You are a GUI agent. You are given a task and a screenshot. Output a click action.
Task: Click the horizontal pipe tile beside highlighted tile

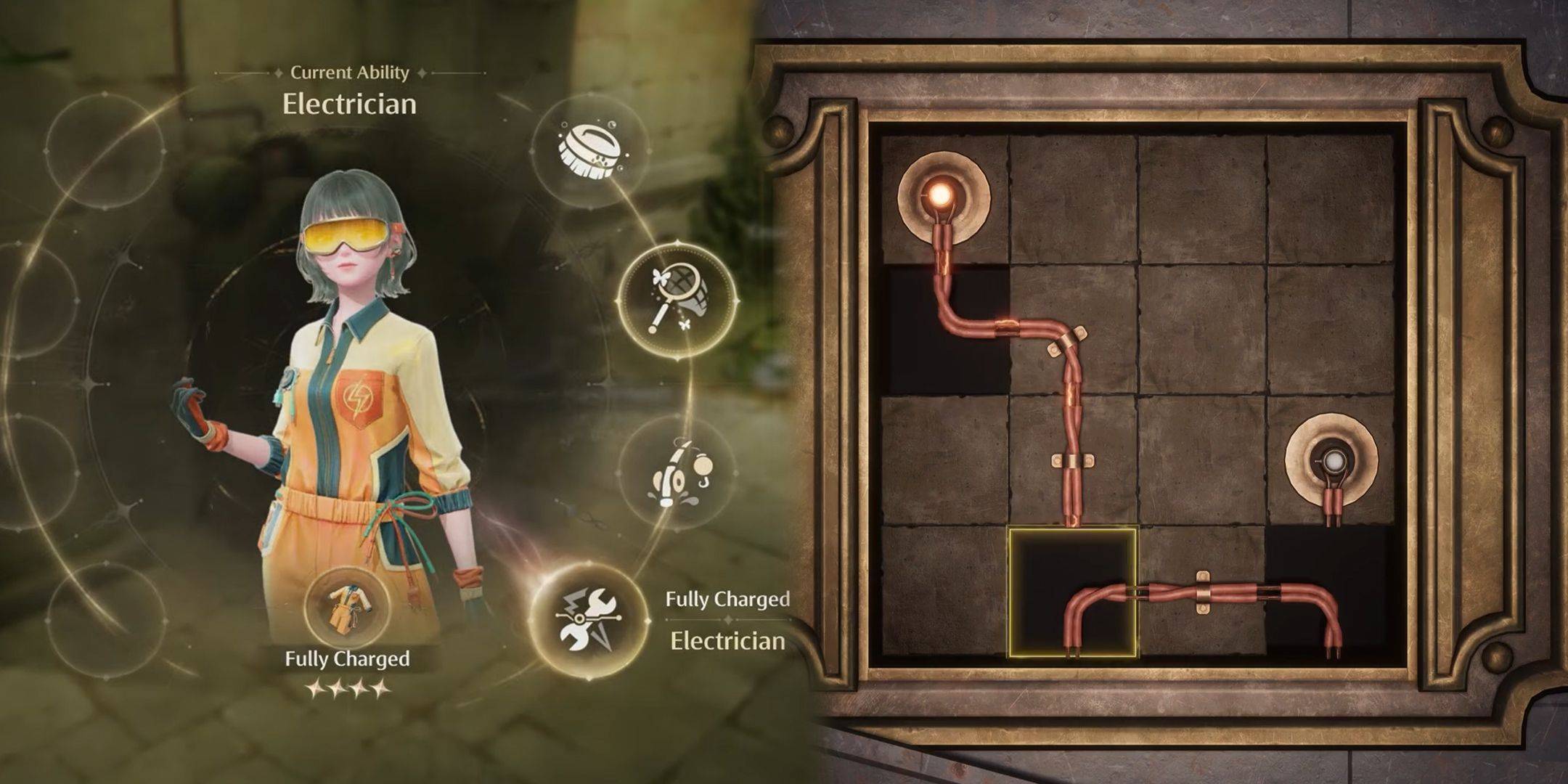point(1201,592)
